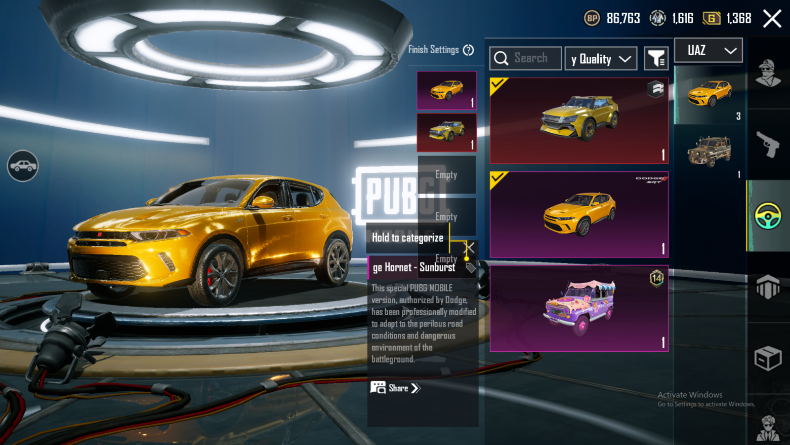This screenshot has height=445, width=790.
Task: Open the Quality sort dropdown
Action: click(x=601, y=59)
